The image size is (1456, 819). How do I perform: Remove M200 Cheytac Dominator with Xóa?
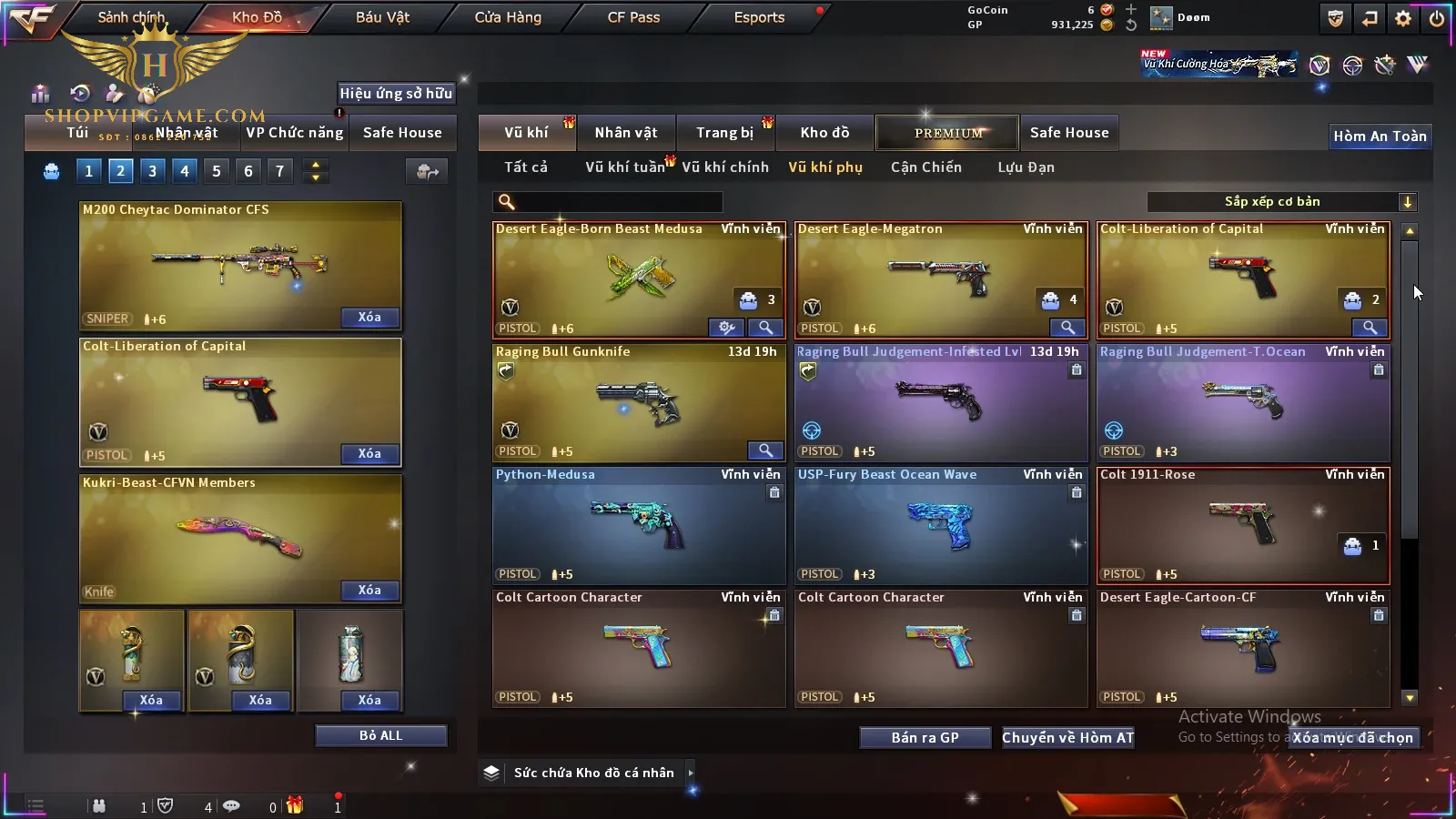click(x=369, y=318)
